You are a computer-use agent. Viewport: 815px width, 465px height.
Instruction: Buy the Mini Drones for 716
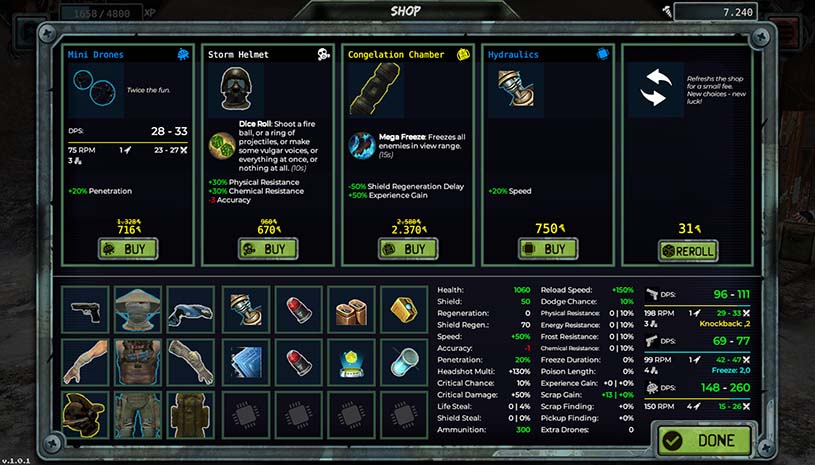pyautogui.click(x=127, y=249)
